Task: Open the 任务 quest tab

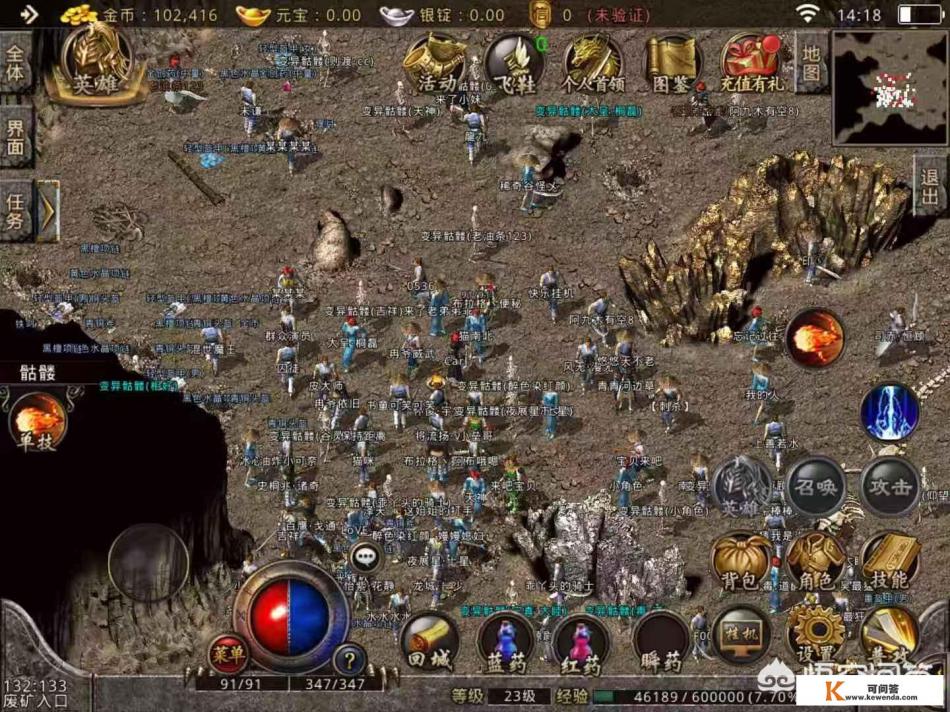Action: pyautogui.click(x=16, y=211)
